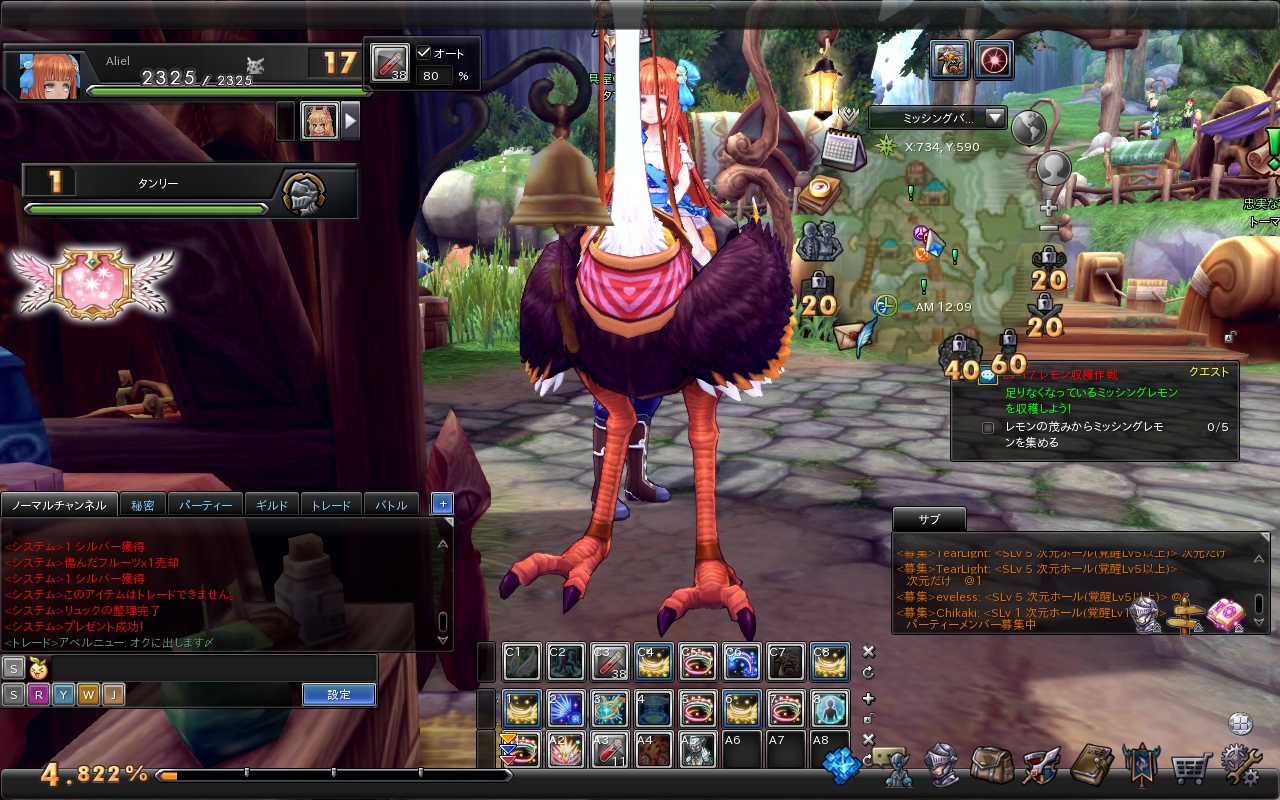The image size is (1280, 800).
Task: Use the red potion in slot C3
Action: (x=610, y=662)
